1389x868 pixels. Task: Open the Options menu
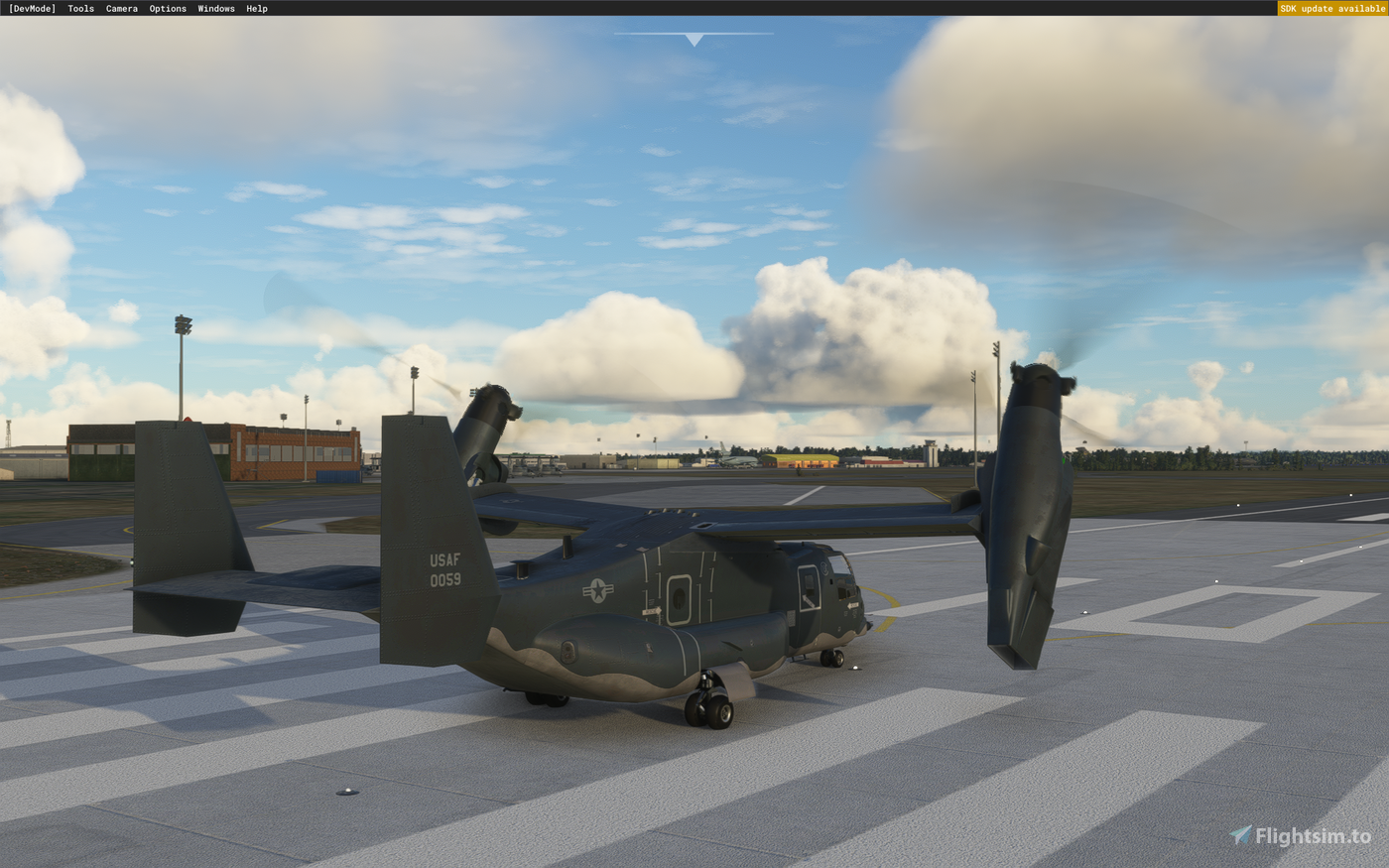tap(167, 8)
